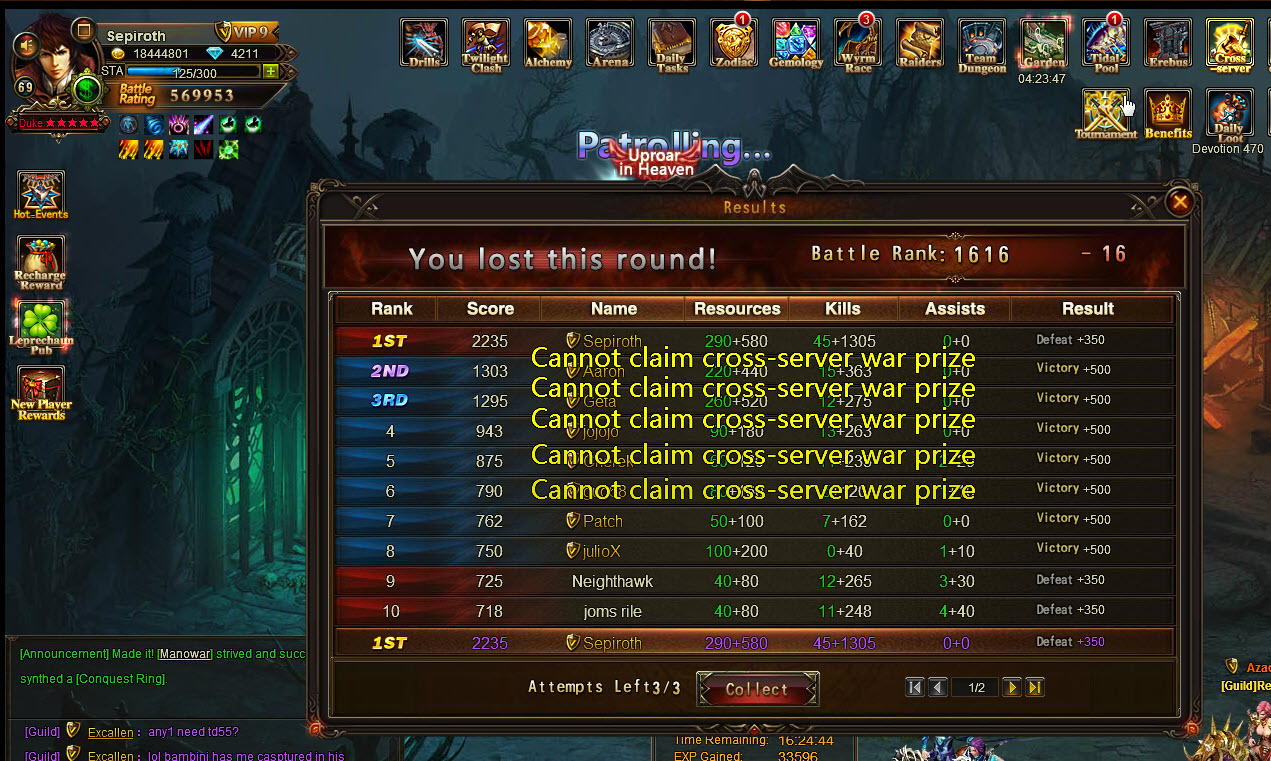Open the Zodiac feature
This screenshot has width=1271, height=761.
(x=734, y=44)
